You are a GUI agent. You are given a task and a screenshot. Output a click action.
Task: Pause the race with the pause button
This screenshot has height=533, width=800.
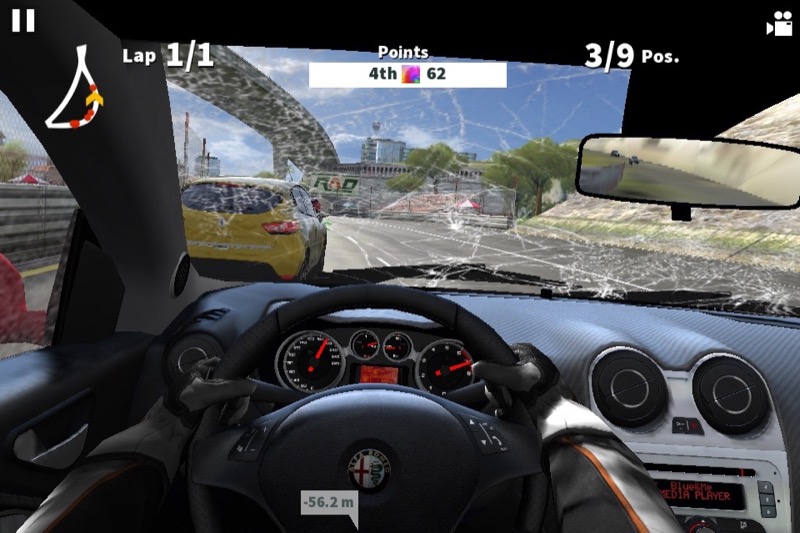click(x=23, y=21)
